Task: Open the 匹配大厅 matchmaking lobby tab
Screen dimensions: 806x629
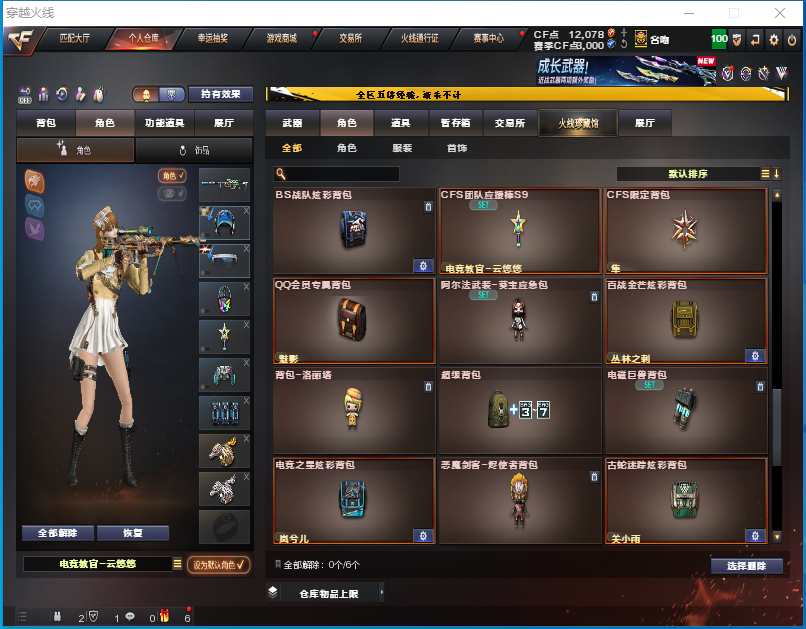Action: pyautogui.click(x=75, y=38)
